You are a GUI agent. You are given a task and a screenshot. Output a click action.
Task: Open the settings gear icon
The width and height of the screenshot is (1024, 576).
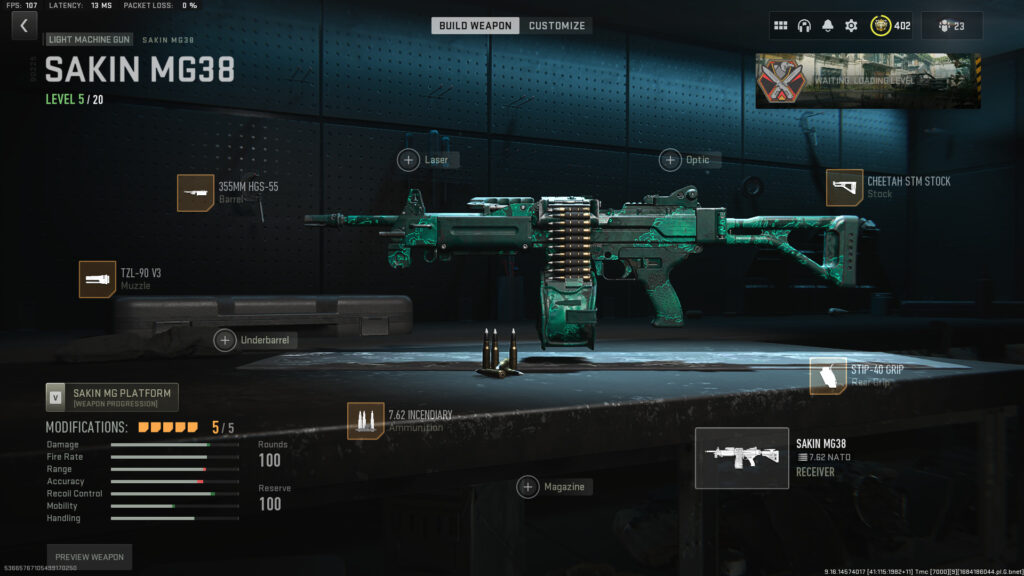tap(851, 26)
